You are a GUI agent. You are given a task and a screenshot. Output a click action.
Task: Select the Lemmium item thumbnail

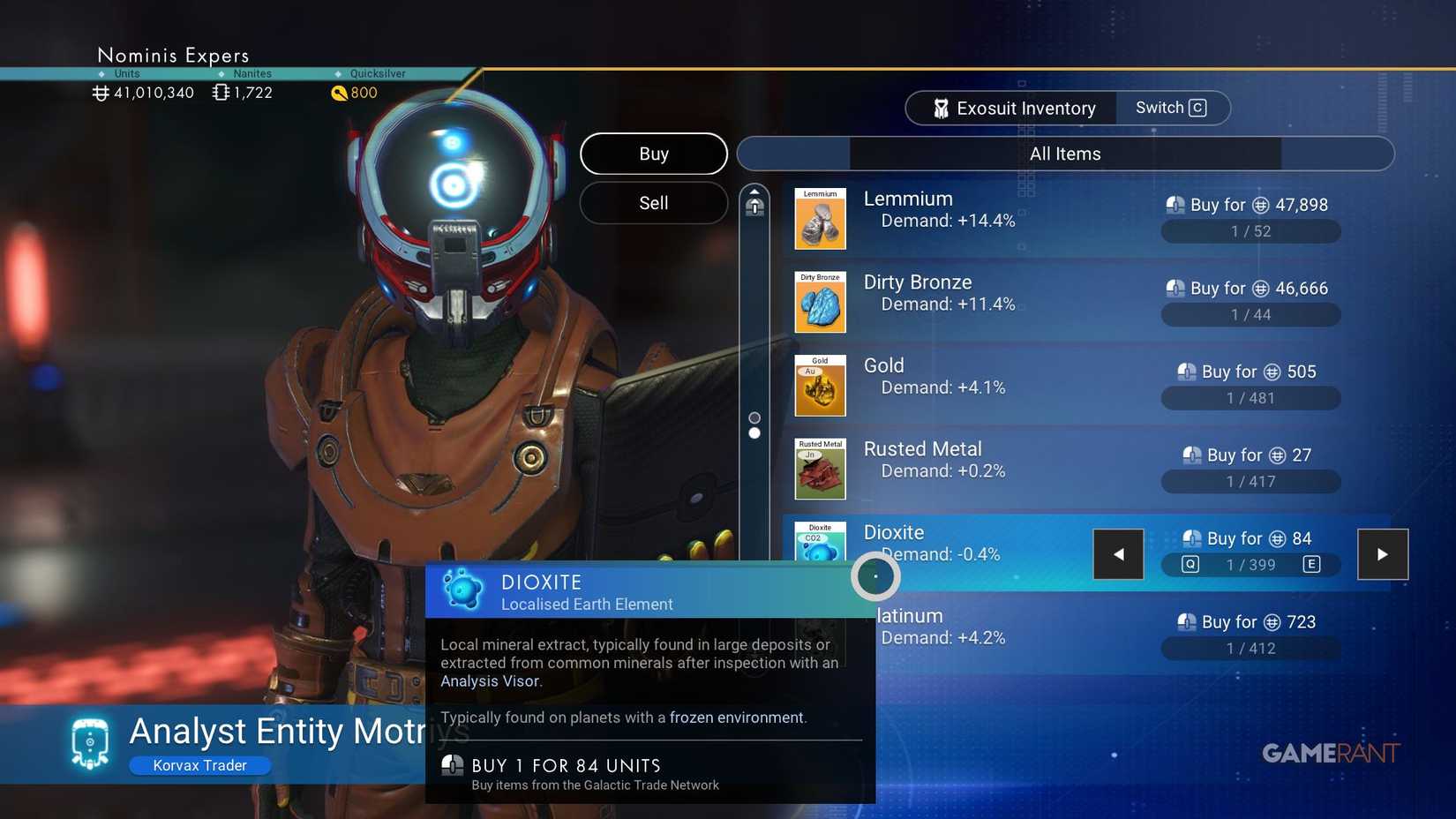coord(819,219)
